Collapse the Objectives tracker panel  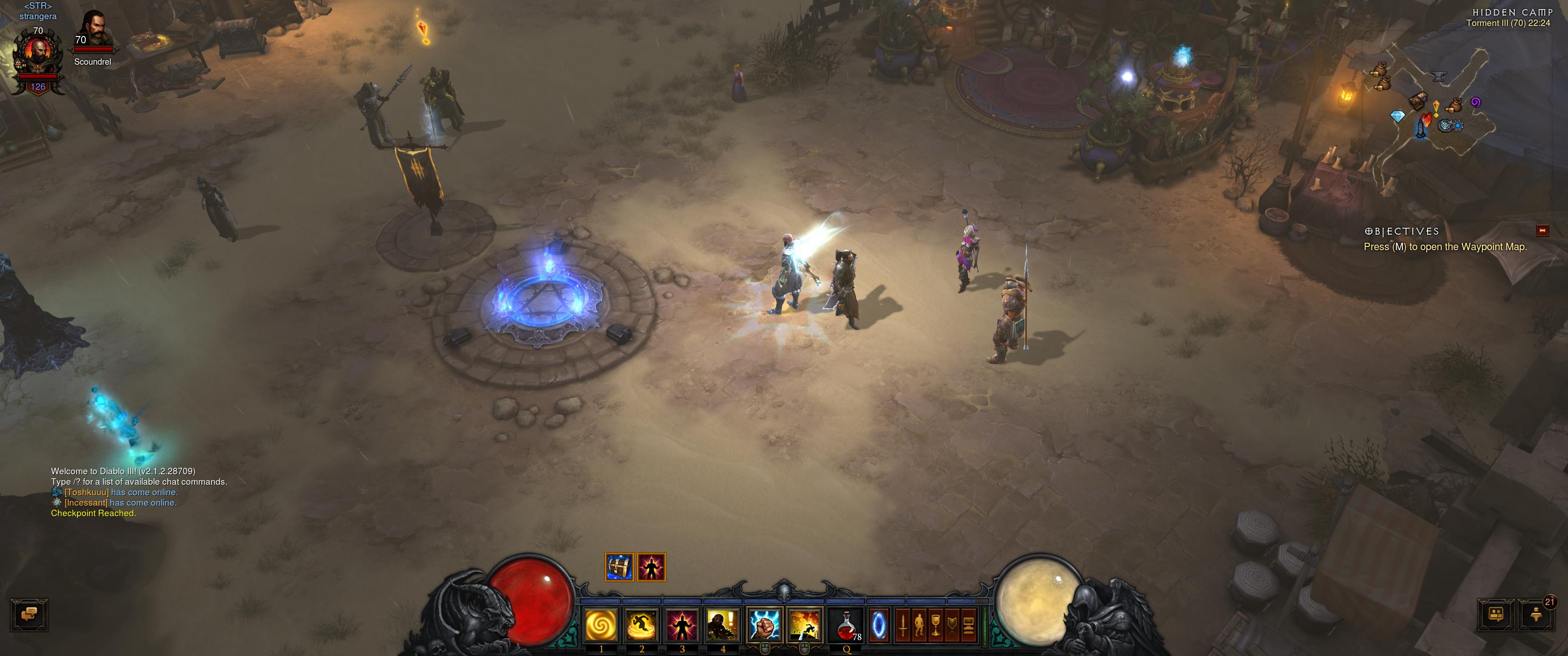1542,230
